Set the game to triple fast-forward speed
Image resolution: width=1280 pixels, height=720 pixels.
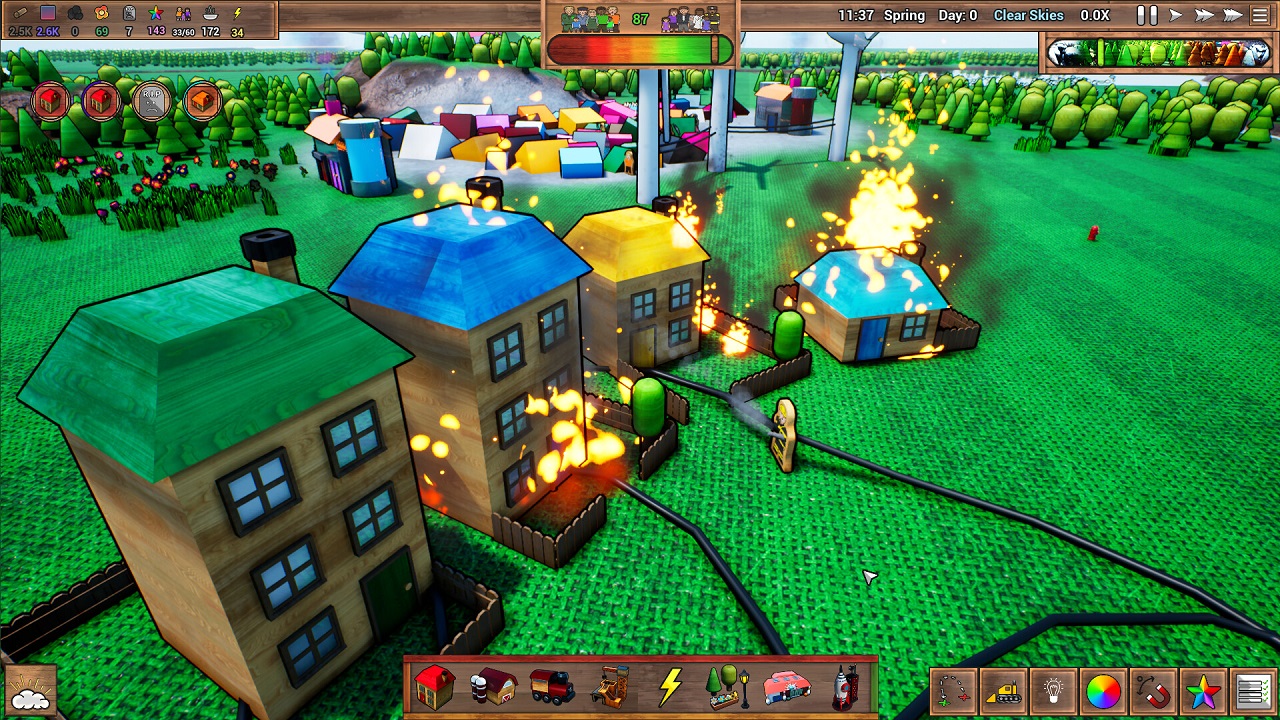coord(1233,16)
